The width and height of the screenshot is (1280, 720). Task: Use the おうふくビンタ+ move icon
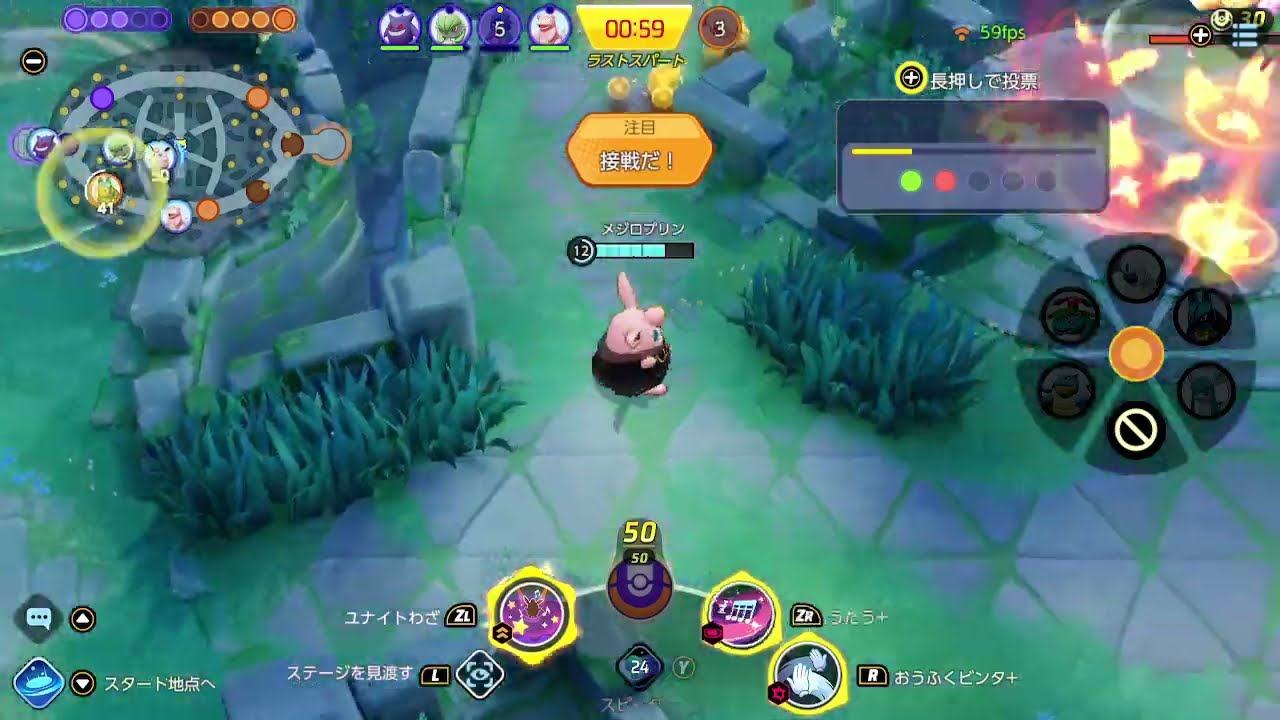[806, 676]
